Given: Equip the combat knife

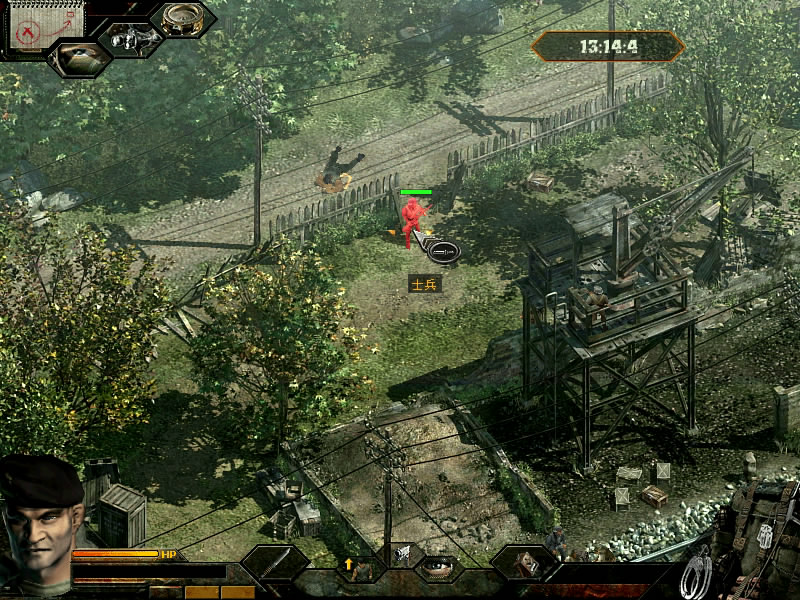Looking at the screenshot, I should [274, 563].
